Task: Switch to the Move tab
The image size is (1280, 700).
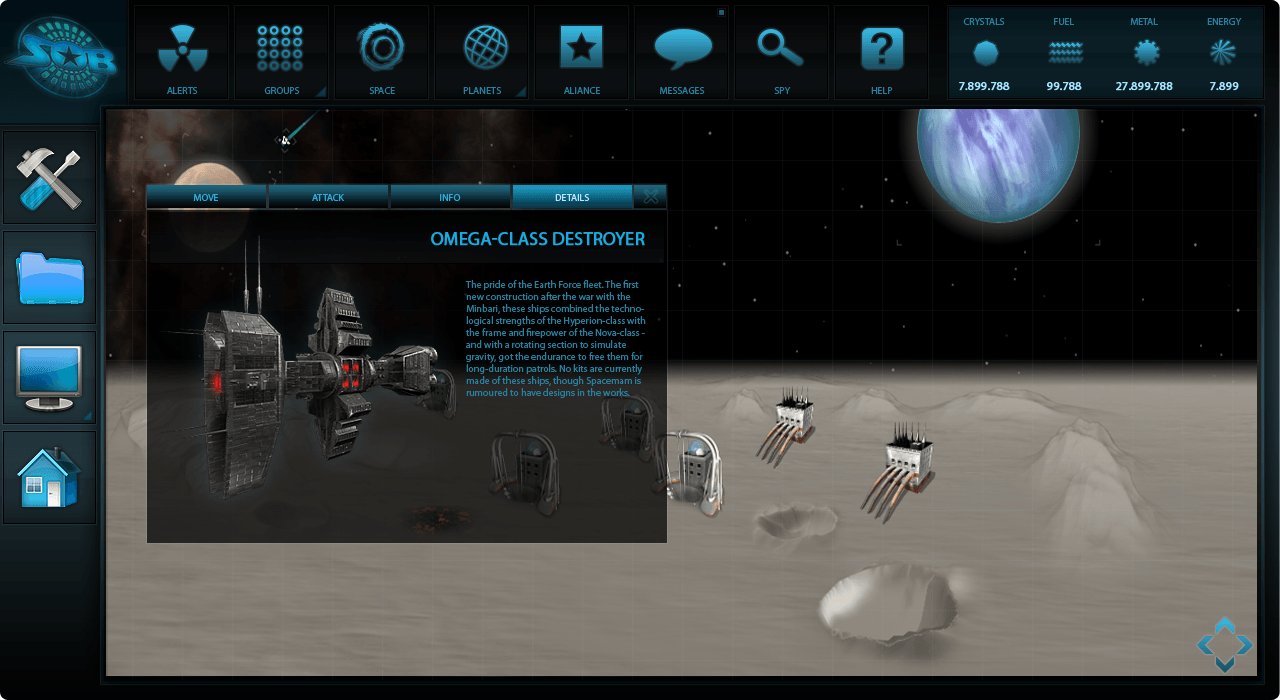Action: [x=206, y=197]
